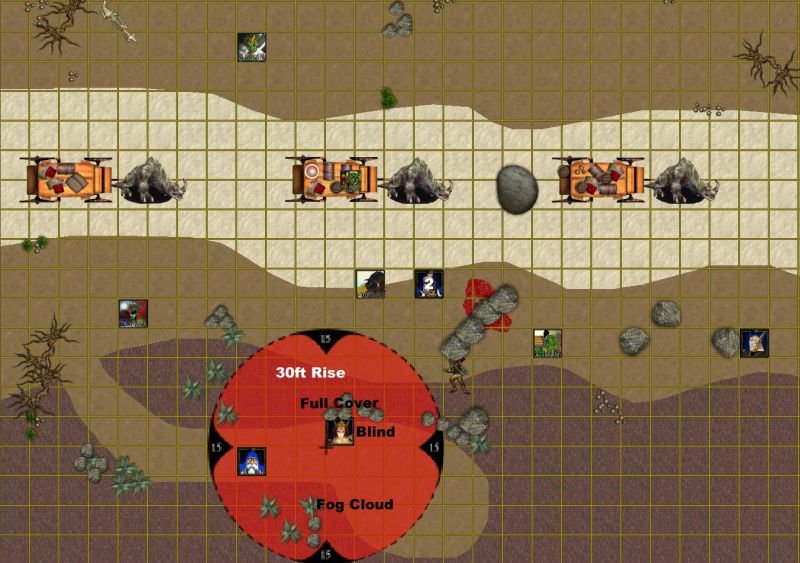This screenshot has height=563, width=800.
Task: Select the token marked with number 2
Action: [429, 284]
